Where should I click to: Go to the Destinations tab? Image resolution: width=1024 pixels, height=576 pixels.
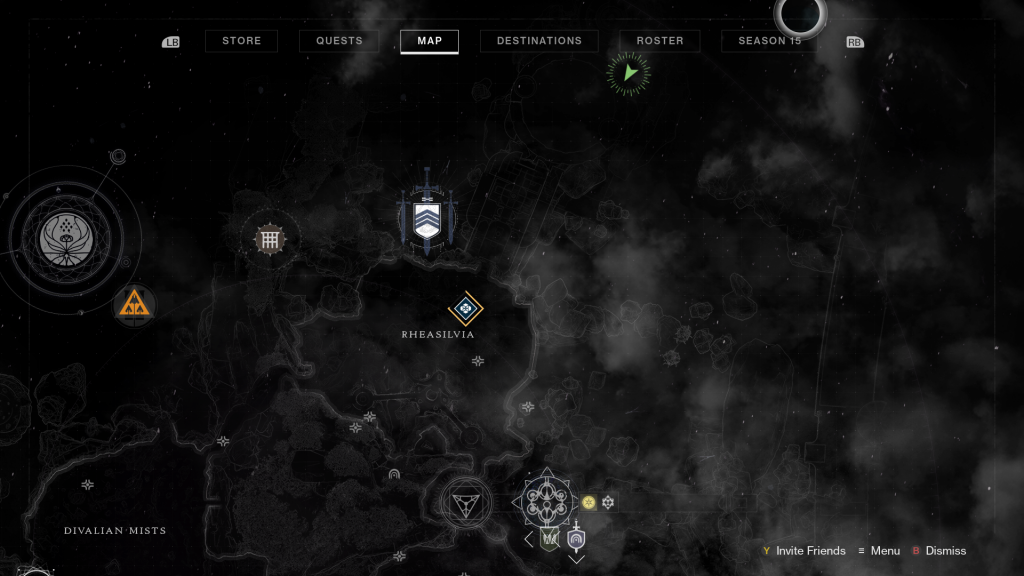(539, 41)
